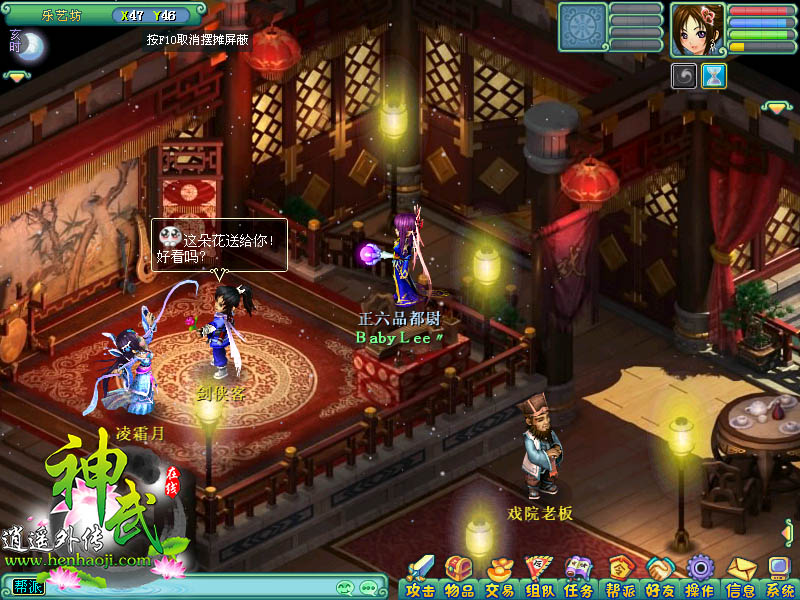The width and height of the screenshot is (800, 600).
Task: Click the 操作 (Actions) gear button
Action: (x=699, y=577)
